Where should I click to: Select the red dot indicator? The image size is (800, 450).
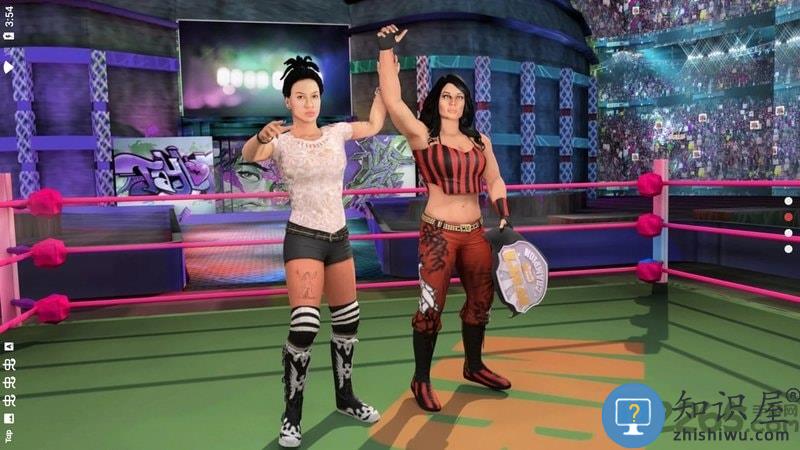click(788, 217)
